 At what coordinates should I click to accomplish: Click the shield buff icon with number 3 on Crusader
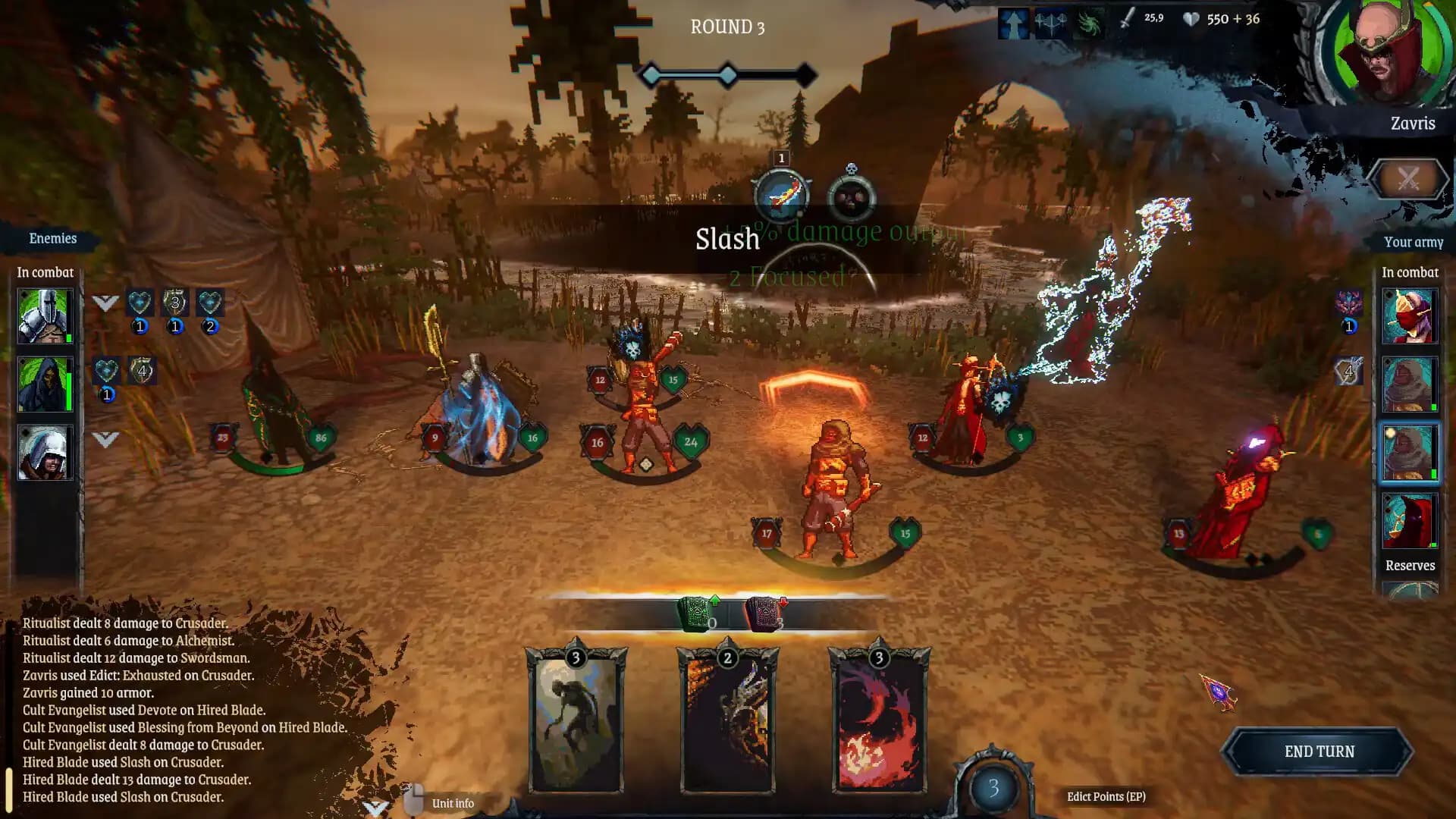pos(175,303)
